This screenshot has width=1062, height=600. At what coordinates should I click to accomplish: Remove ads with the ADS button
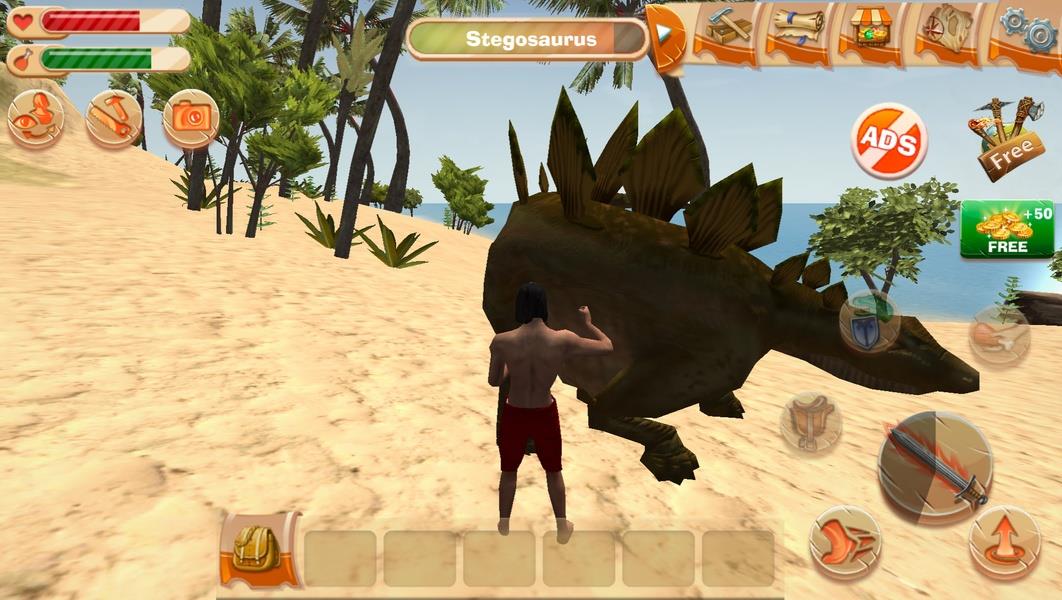[x=889, y=142]
